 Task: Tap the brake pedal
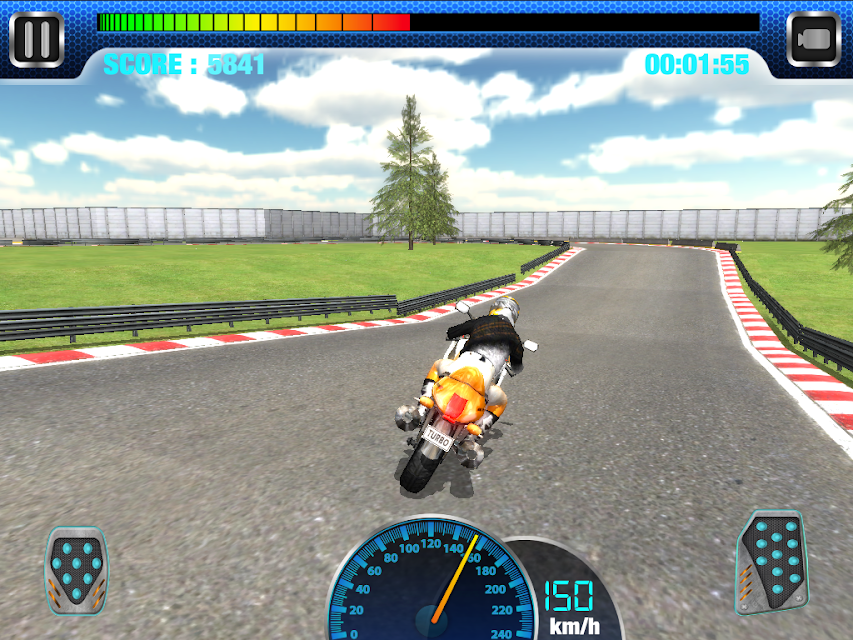click(x=76, y=569)
